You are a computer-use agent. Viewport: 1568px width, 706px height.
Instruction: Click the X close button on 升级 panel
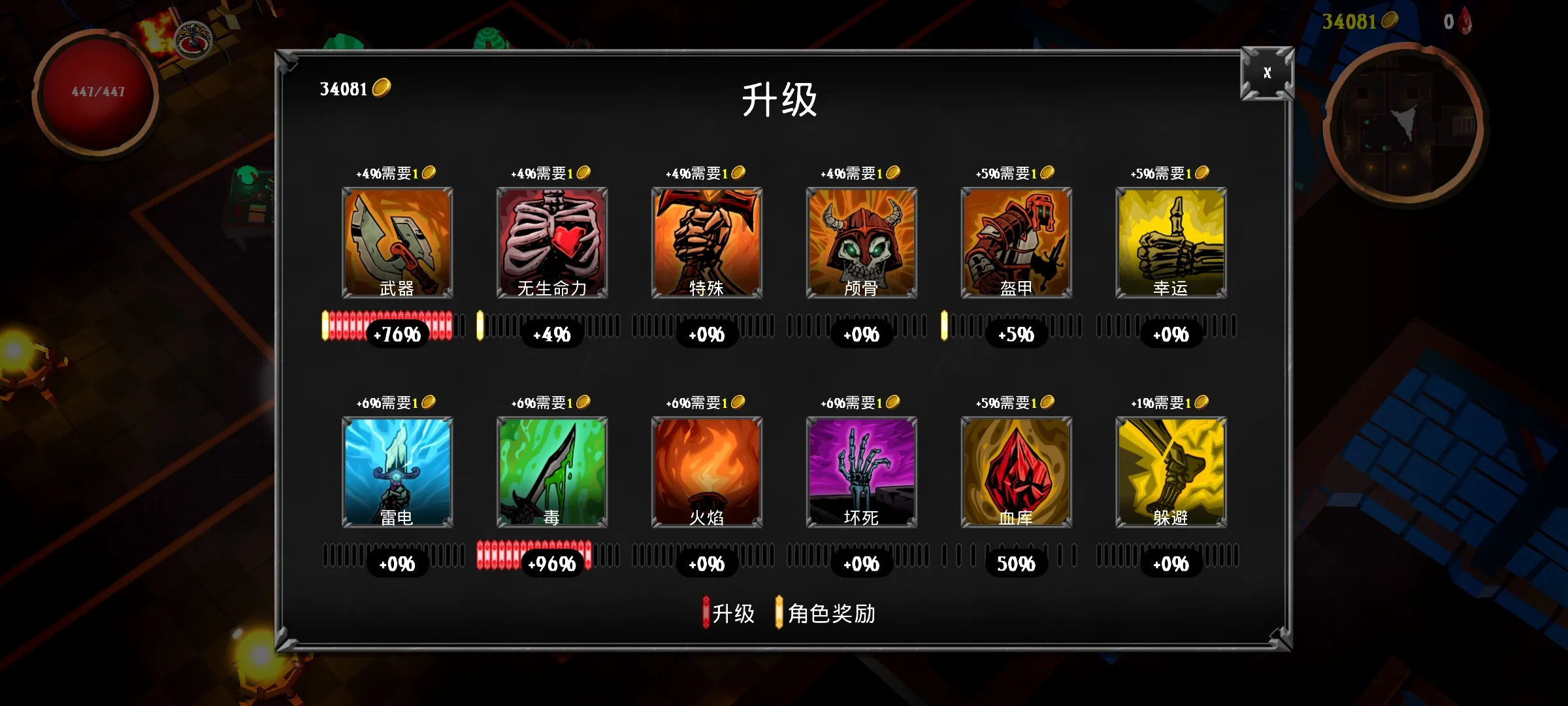(1266, 74)
